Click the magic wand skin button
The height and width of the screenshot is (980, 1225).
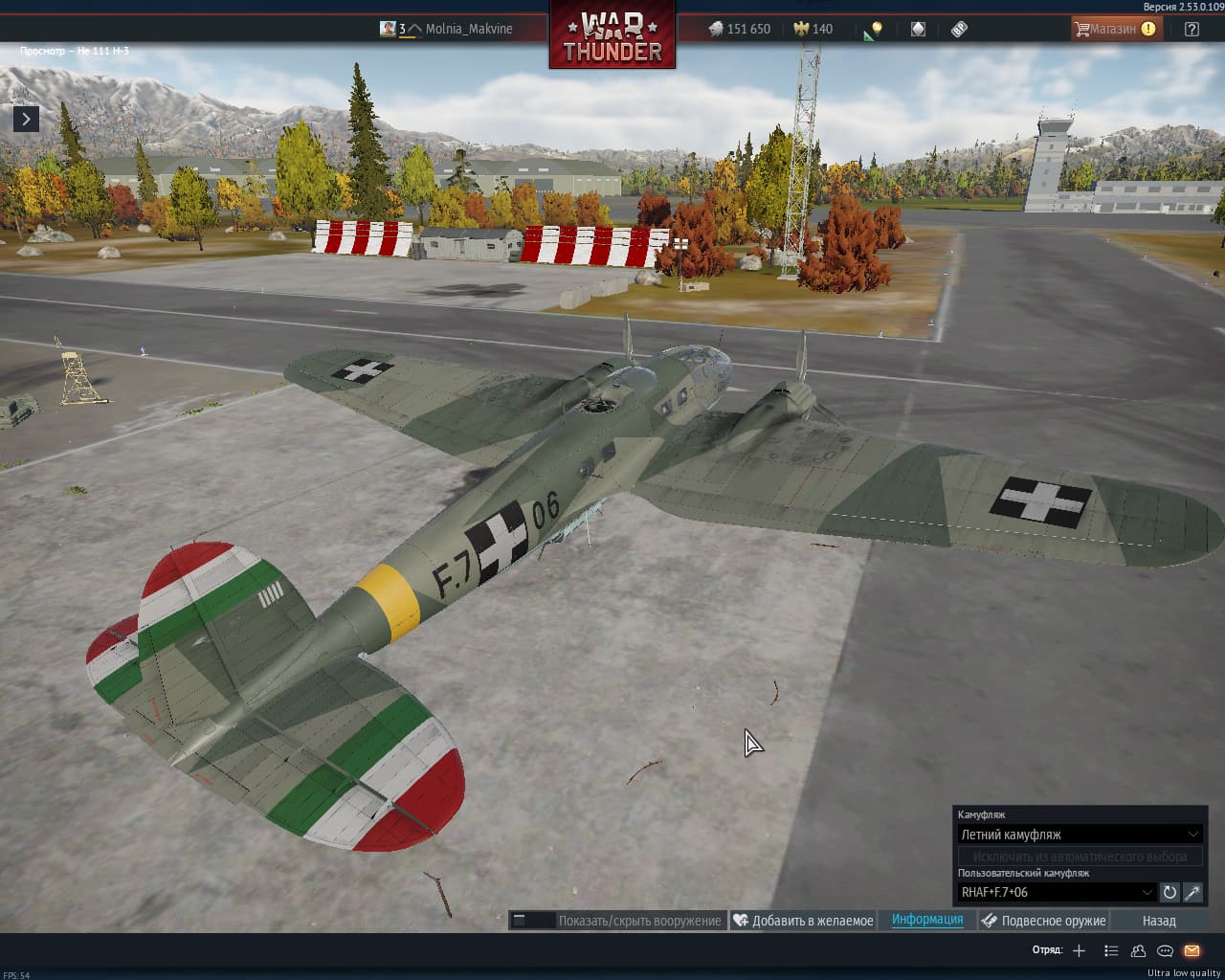tap(1192, 892)
